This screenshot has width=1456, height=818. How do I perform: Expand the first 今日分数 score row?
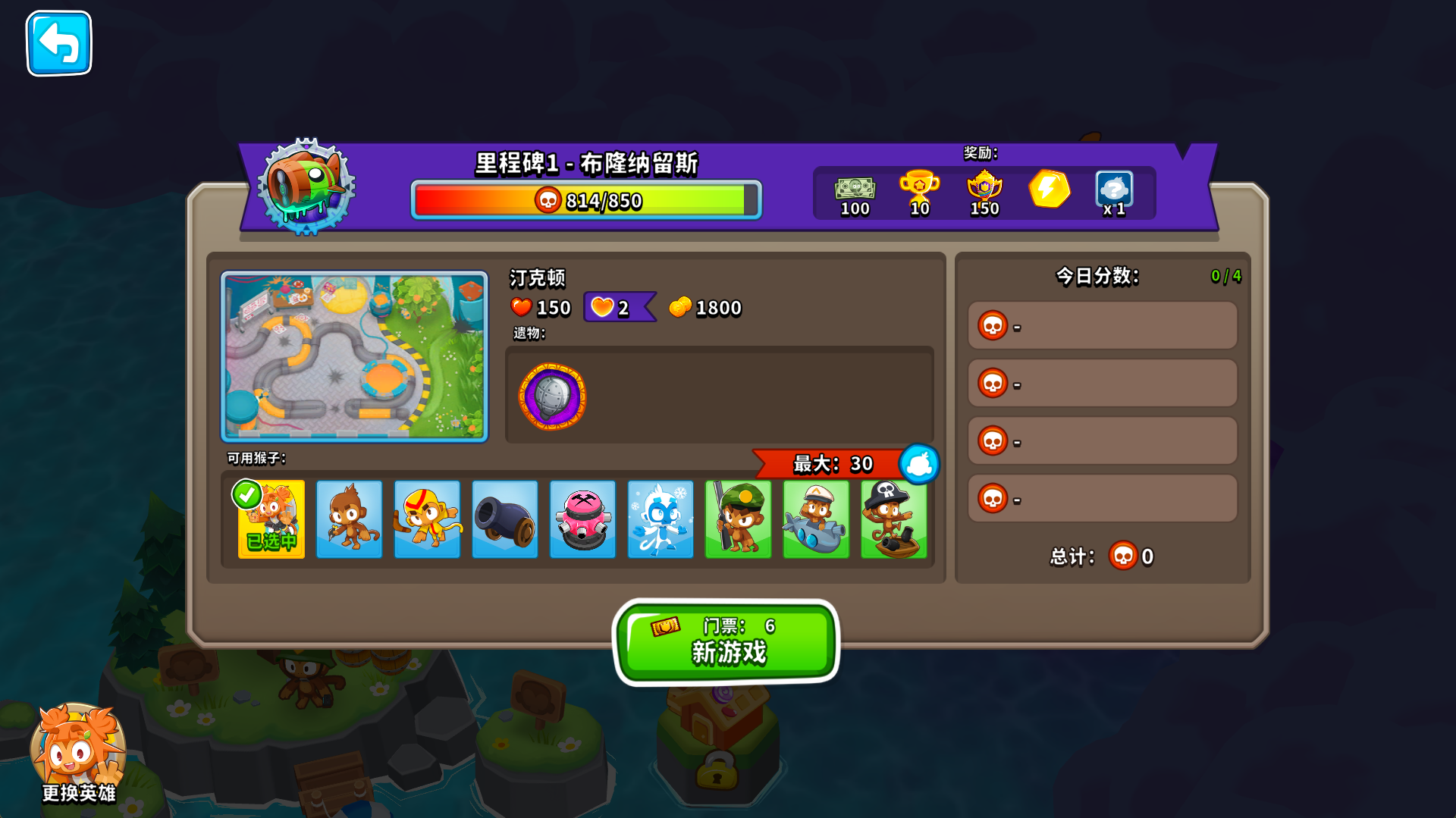pyautogui.click(x=1101, y=324)
